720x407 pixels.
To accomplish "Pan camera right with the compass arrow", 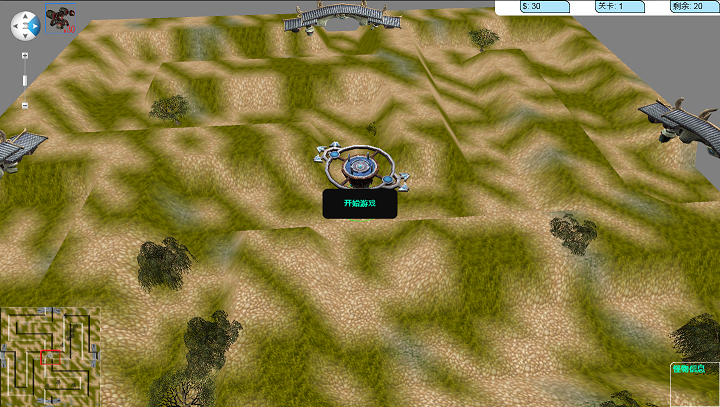I will (36, 24).
